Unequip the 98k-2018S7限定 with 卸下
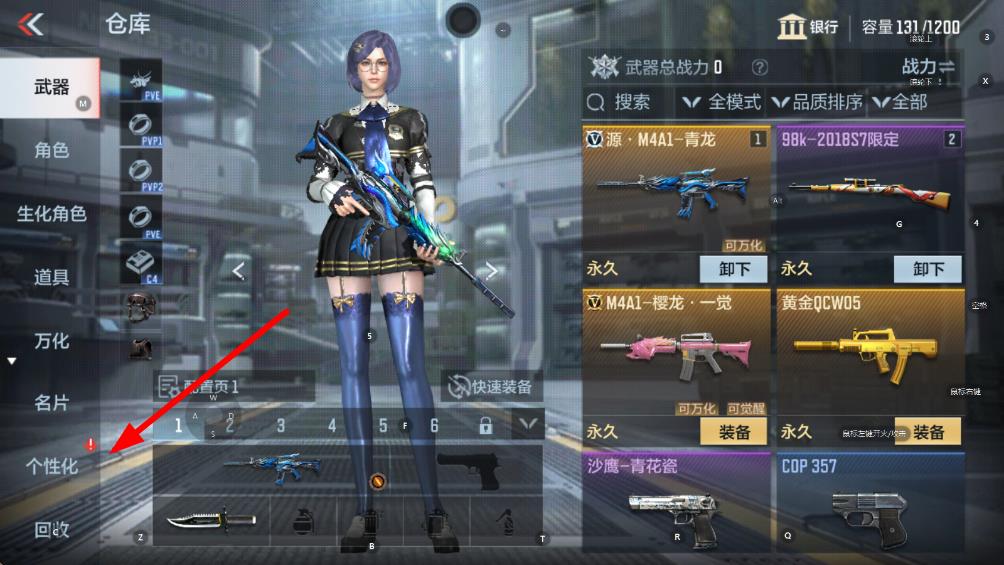 coord(928,269)
